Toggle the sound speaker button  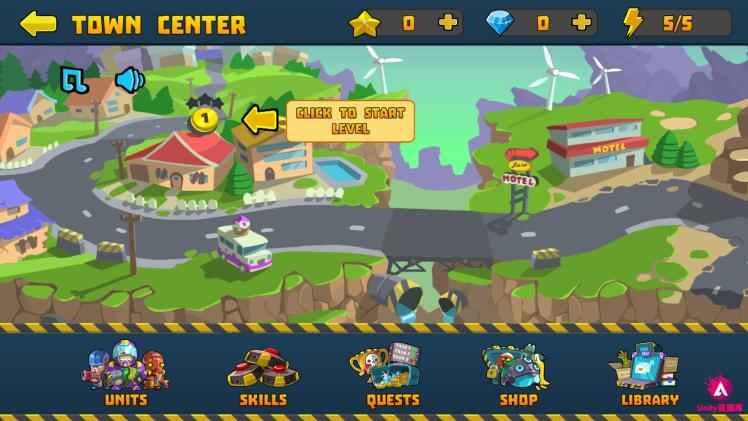click(x=129, y=80)
